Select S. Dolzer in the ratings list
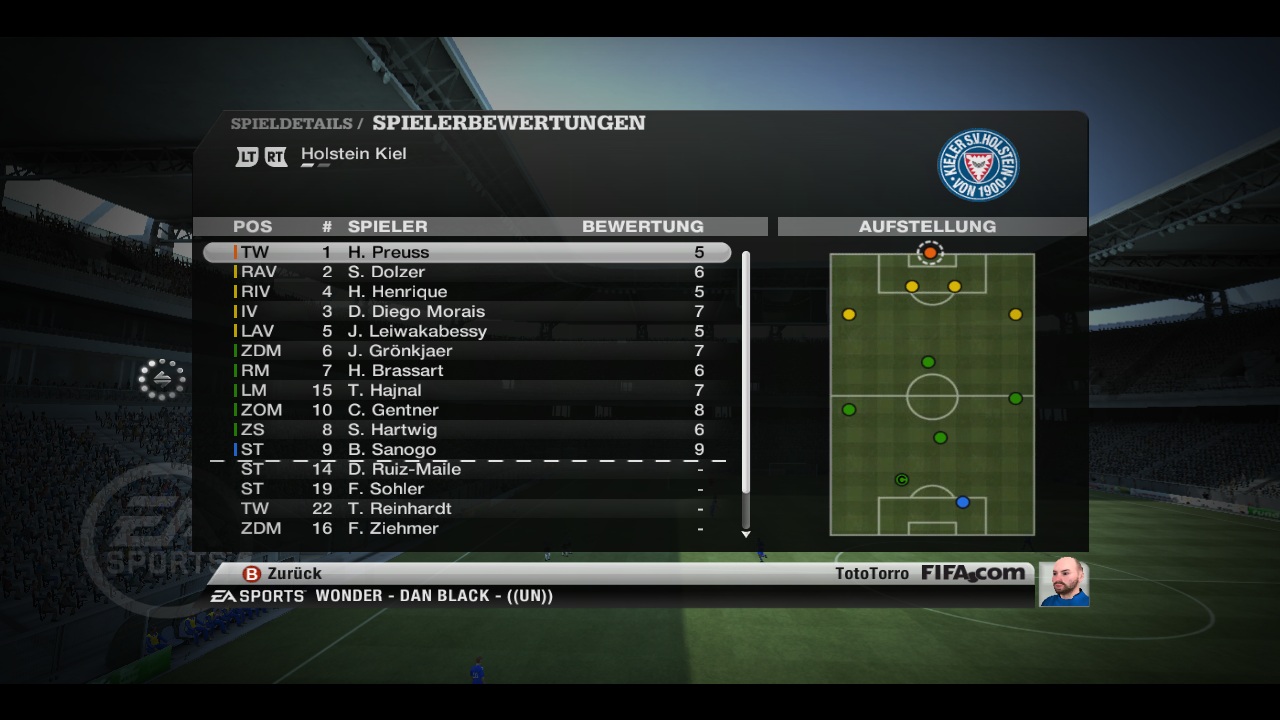Viewport: 1280px width, 720px height. pos(467,272)
